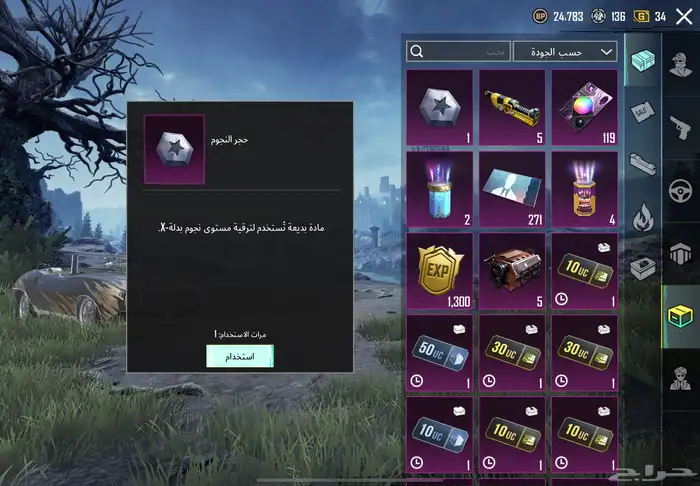Select the star stone item slot
The height and width of the screenshot is (486, 700).
point(439,107)
